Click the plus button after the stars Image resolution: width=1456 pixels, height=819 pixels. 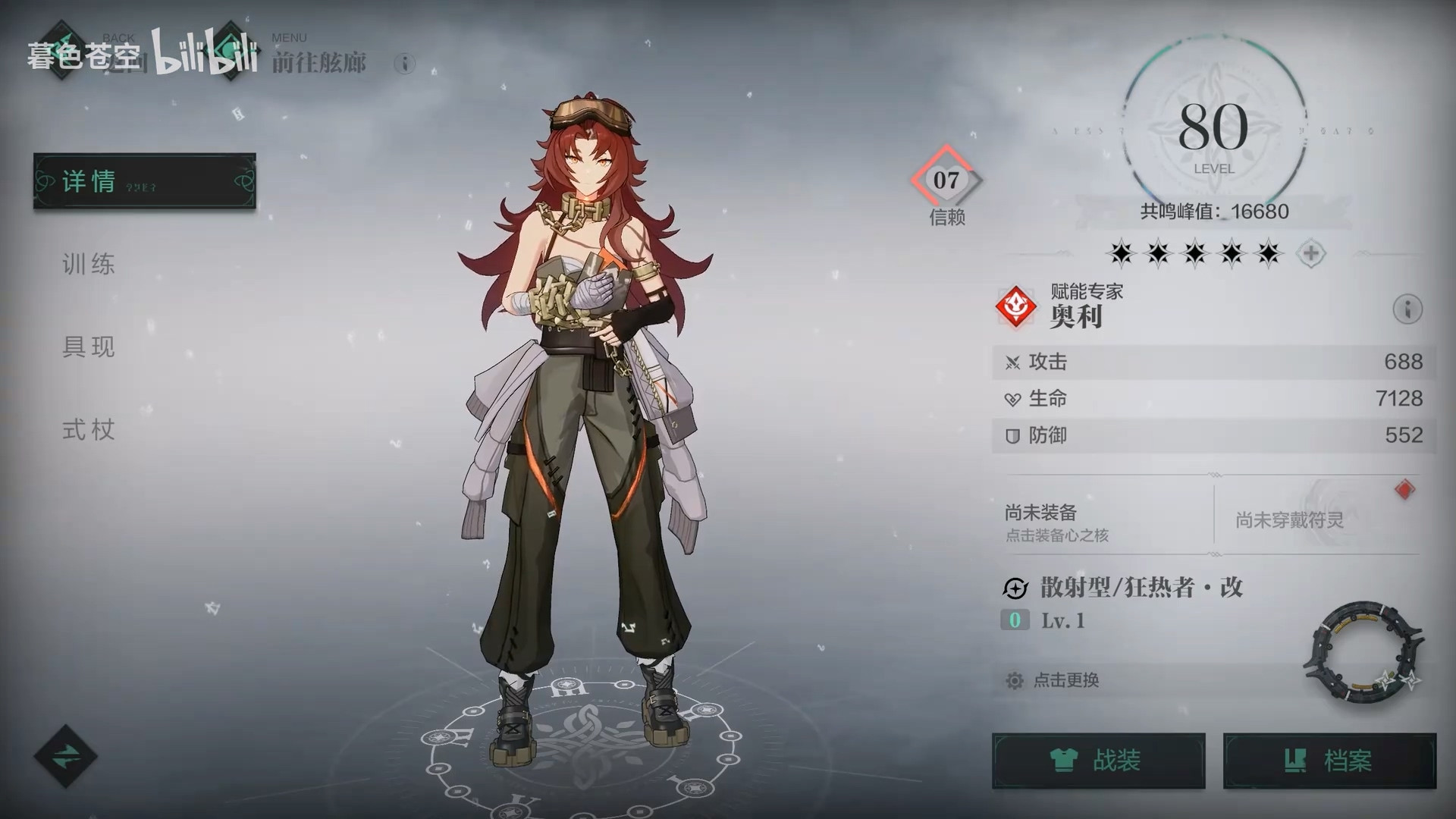pyautogui.click(x=1310, y=253)
